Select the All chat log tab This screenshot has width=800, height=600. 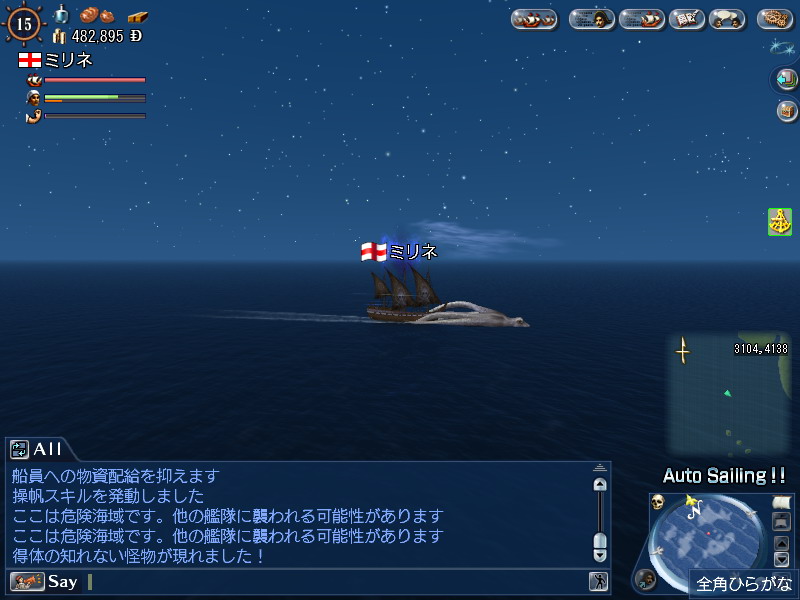point(38,449)
